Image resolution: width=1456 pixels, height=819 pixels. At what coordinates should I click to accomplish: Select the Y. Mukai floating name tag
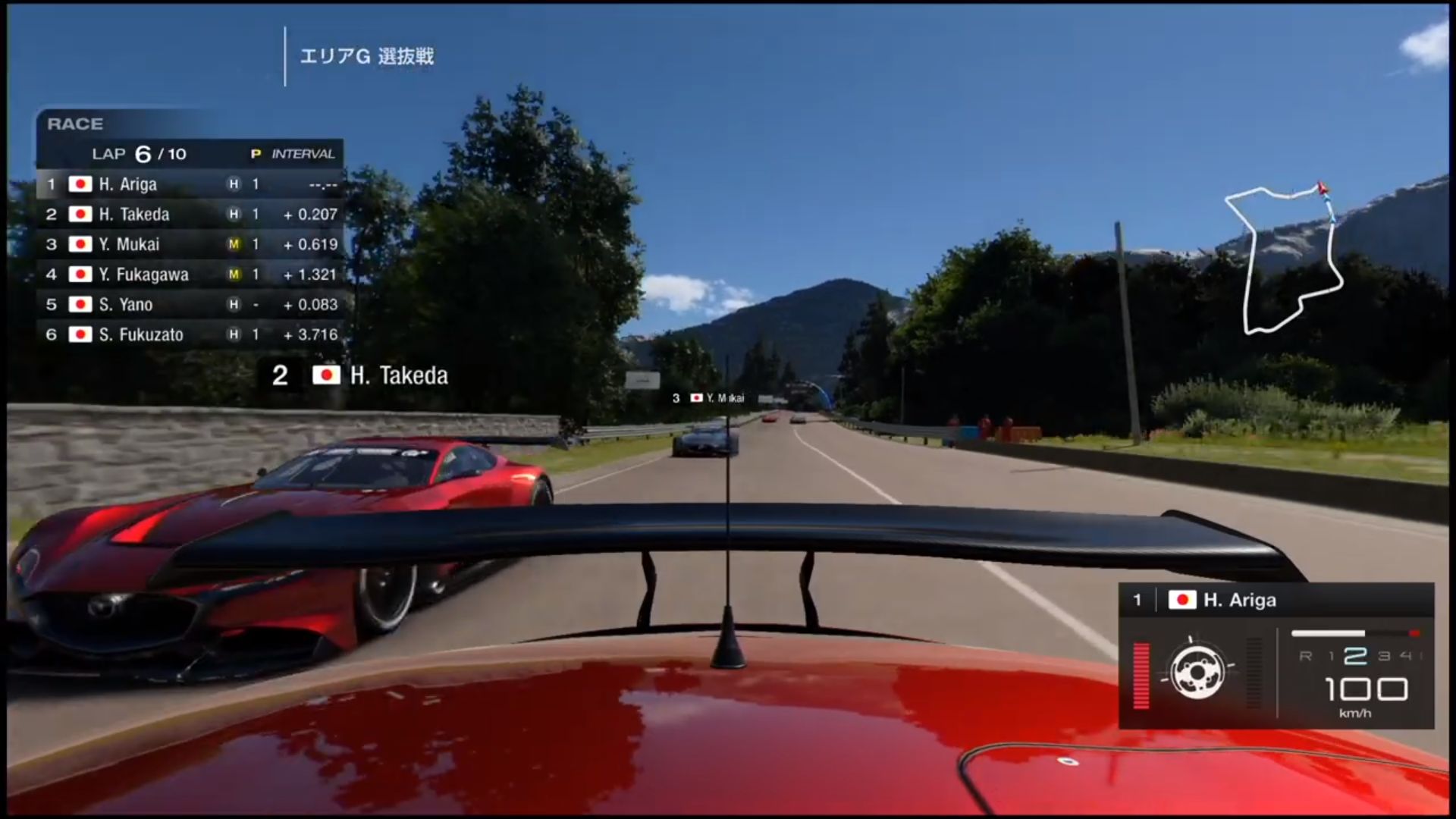click(708, 398)
